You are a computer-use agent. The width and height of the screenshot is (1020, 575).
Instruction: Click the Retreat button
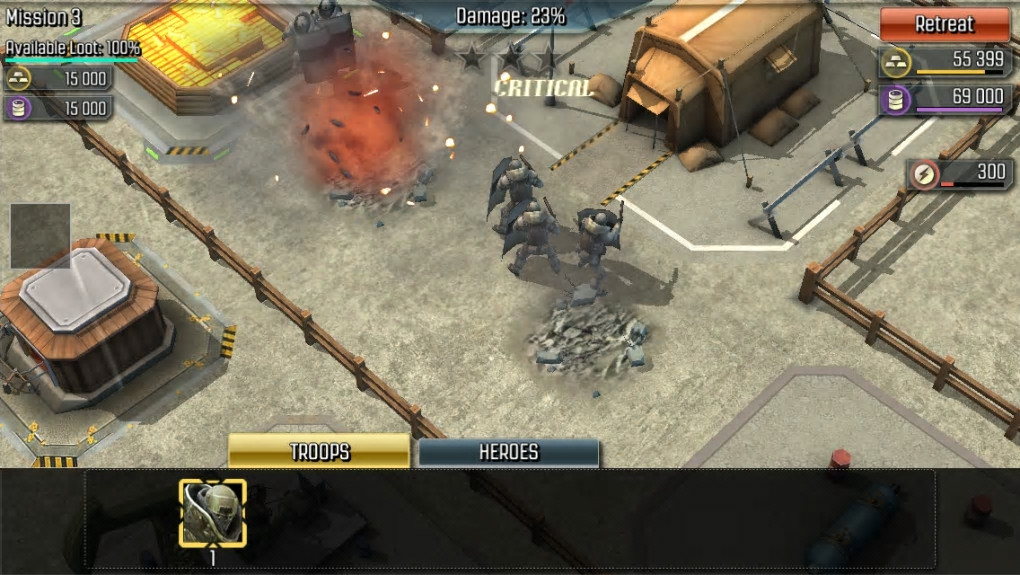point(944,24)
